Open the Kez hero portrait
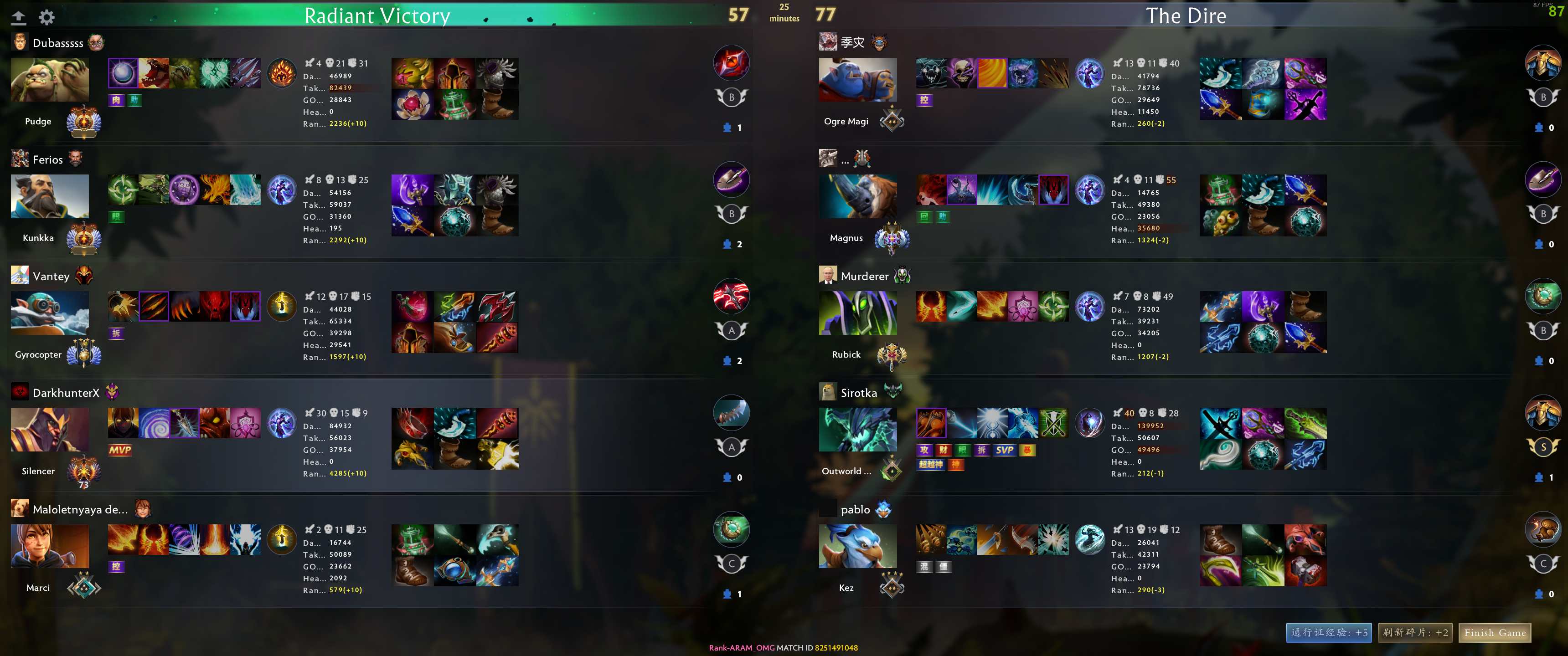Viewport: 1568px width, 656px height. point(857,547)
